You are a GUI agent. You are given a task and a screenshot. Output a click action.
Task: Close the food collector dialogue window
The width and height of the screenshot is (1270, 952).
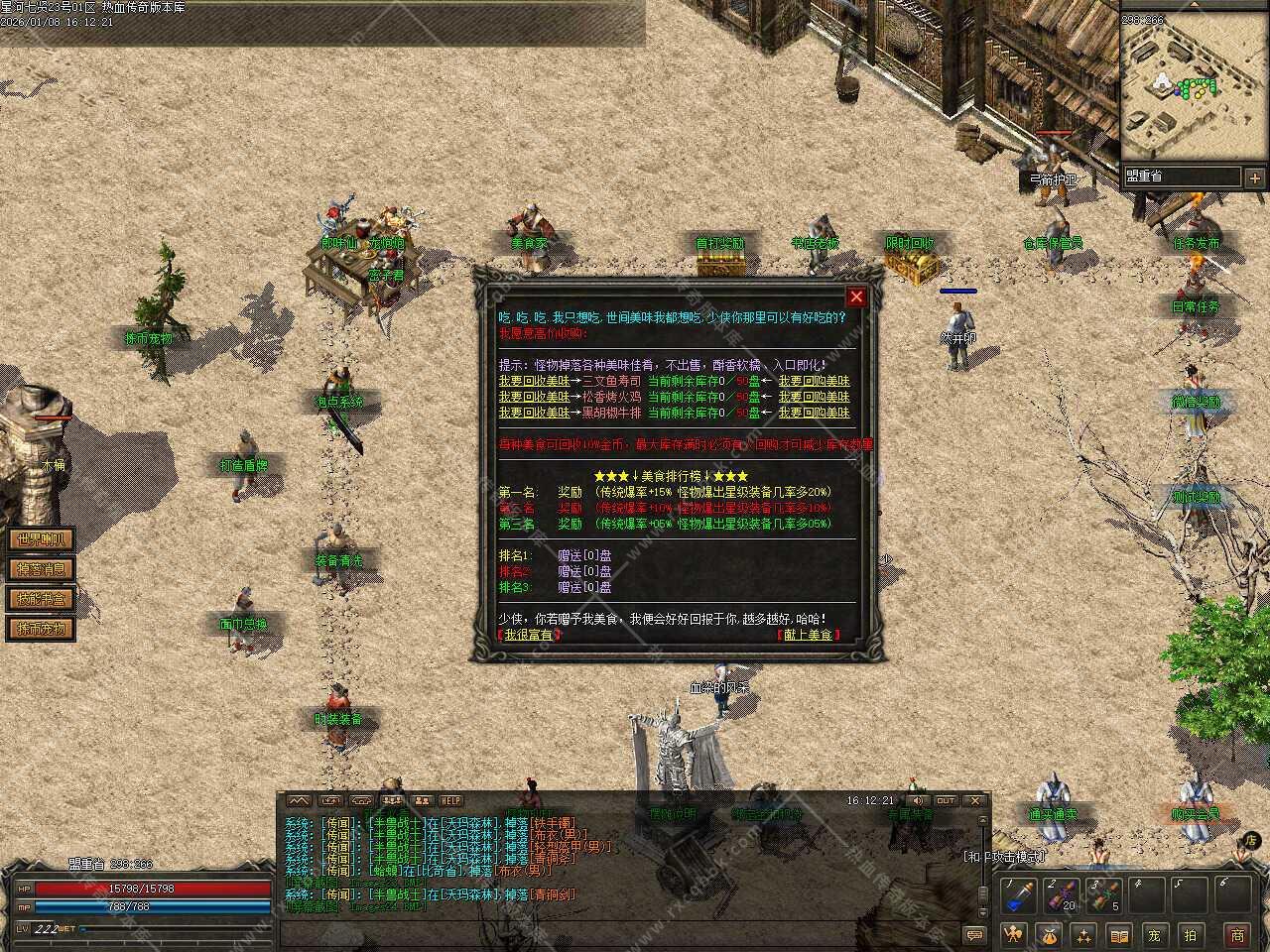pos(856,297)
